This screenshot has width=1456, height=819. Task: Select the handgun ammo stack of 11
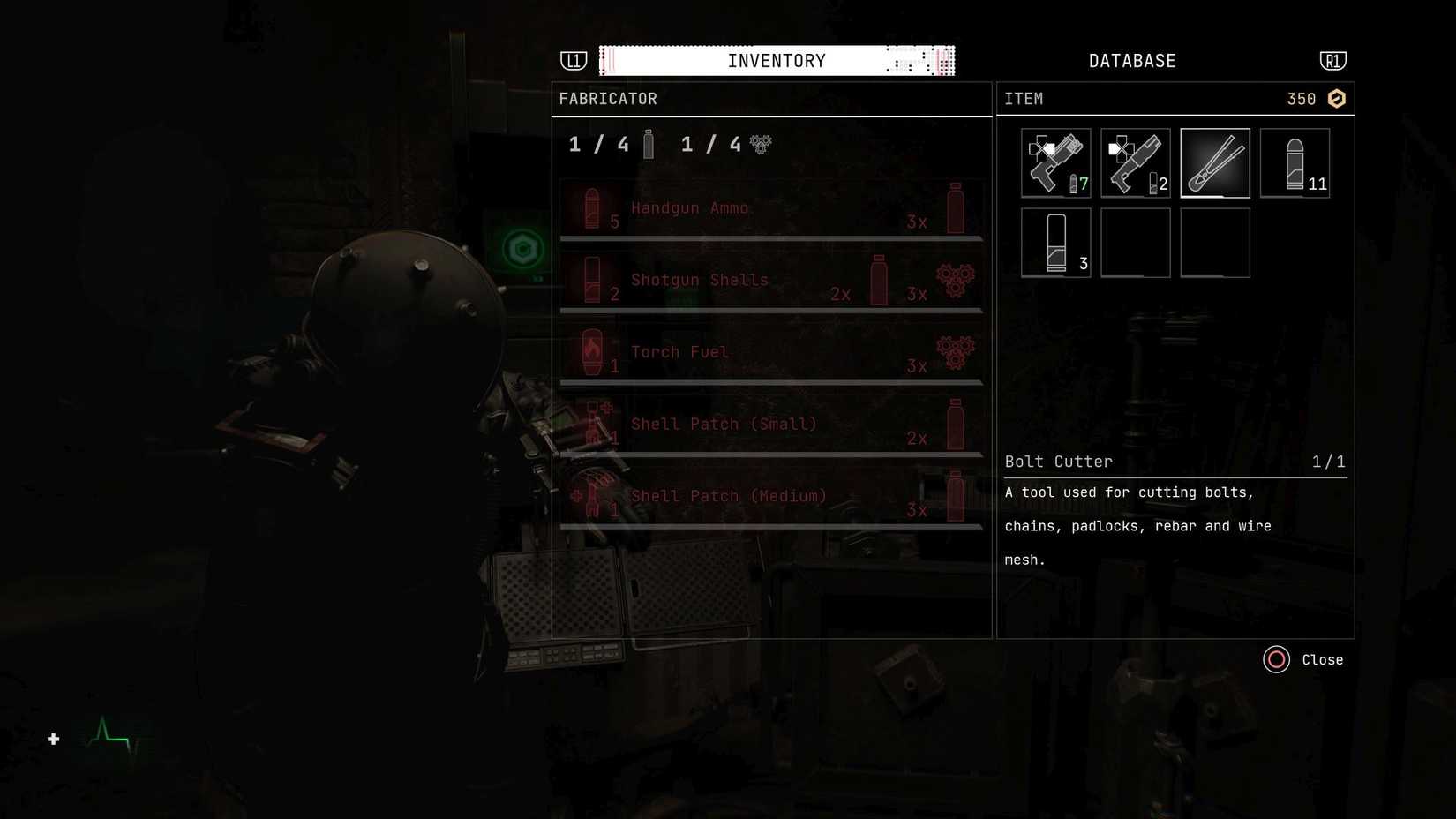tap(1295, 162)
